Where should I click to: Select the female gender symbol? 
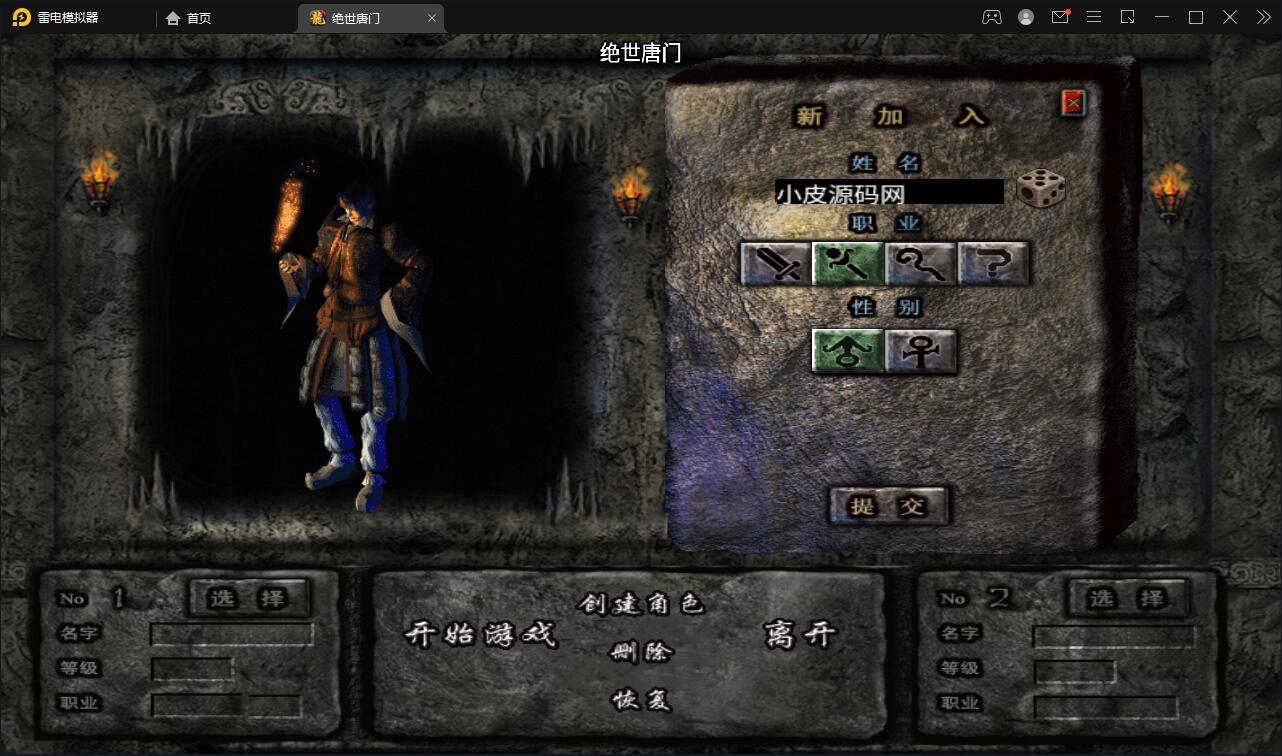pyautogui.click(x=920, y=351)
